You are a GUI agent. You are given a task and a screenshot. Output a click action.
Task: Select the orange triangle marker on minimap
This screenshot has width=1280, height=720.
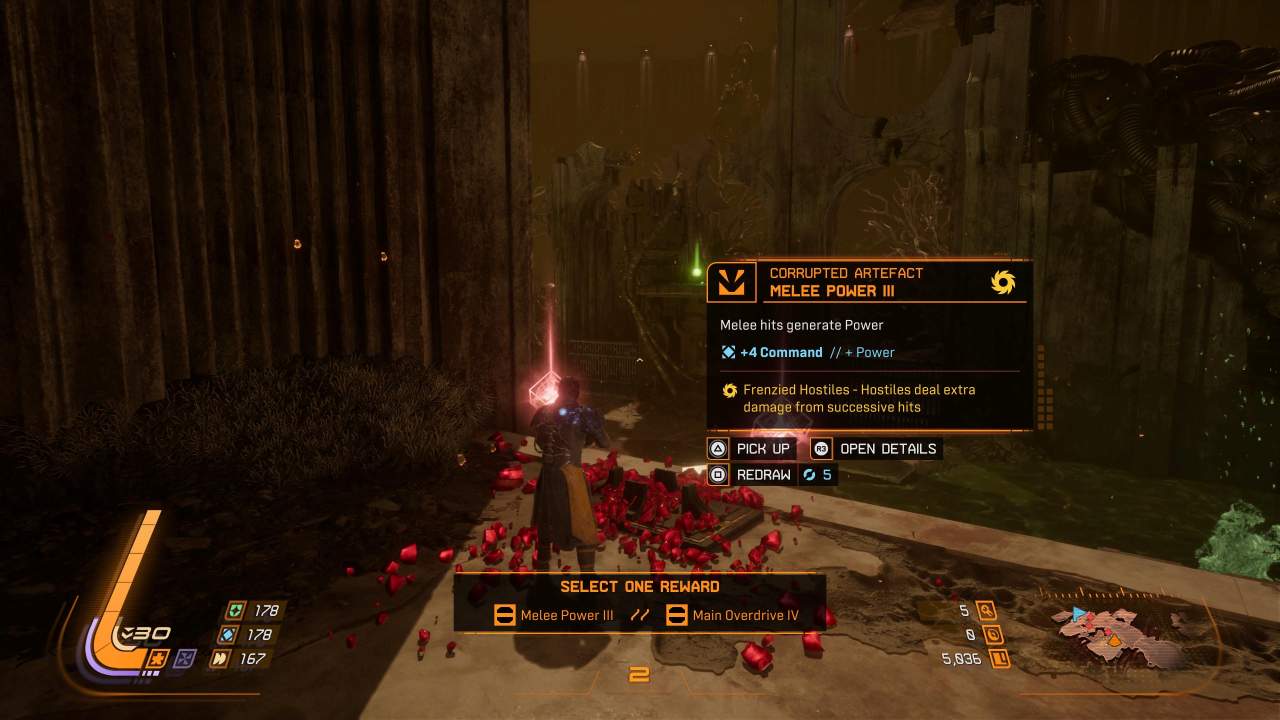[1114, 640]
